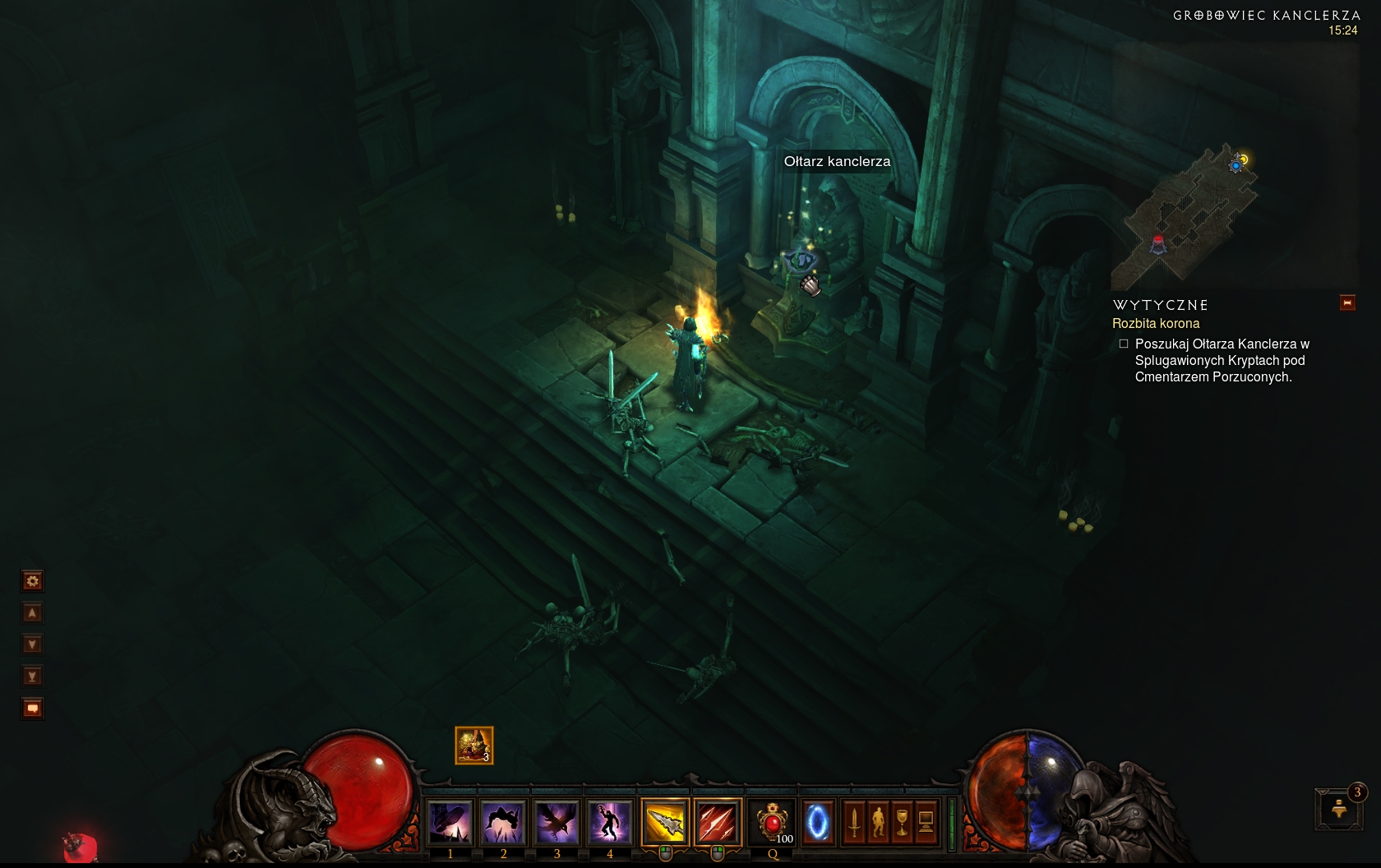Select the yellow arrowhead primary attack skill

tap(665, 821)
